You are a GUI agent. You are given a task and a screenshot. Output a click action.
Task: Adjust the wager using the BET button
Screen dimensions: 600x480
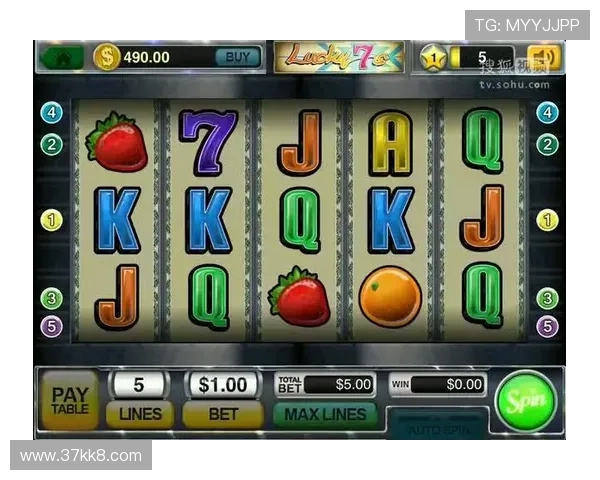coord(223,413)
